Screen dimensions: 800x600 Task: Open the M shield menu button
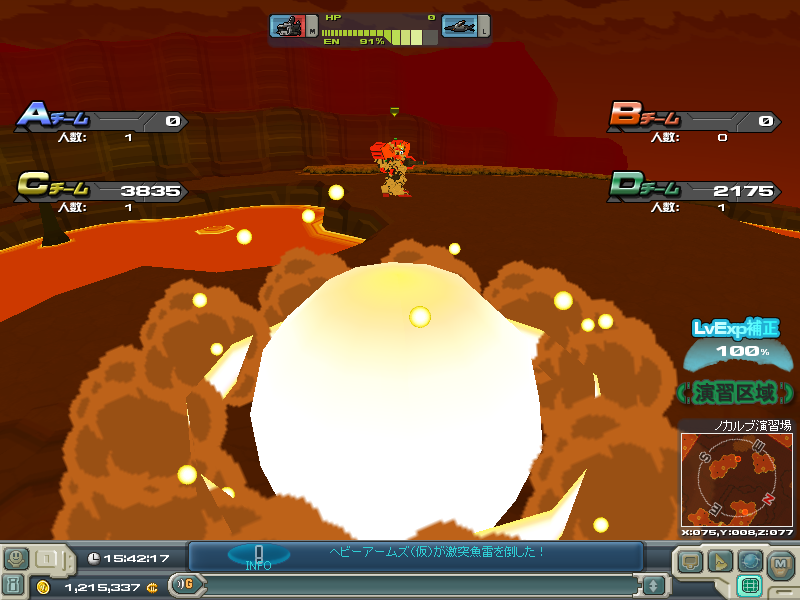[x=781, y=564]
